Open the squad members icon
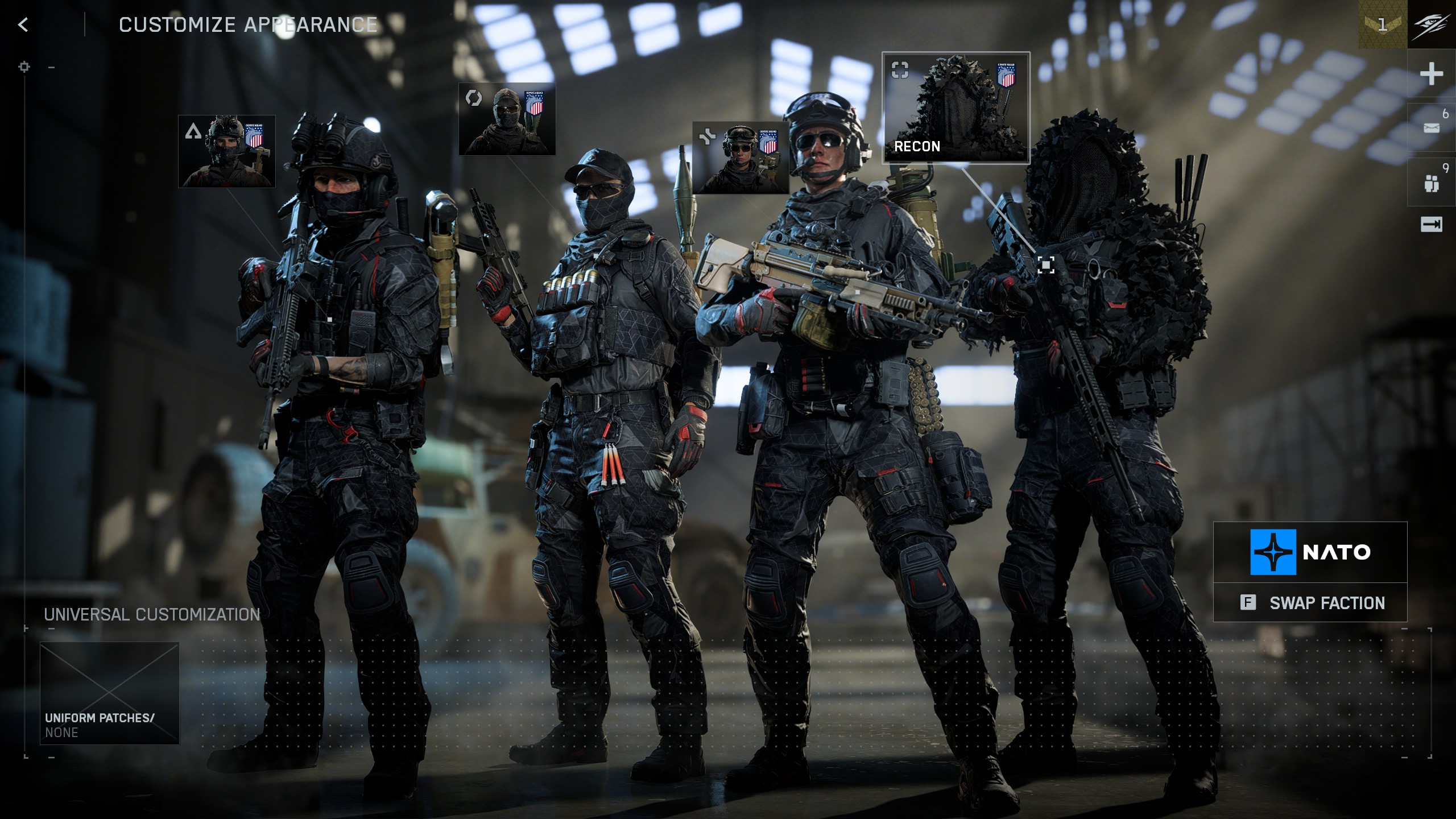The image size is (1456, 819). (x=1431, y=183)
